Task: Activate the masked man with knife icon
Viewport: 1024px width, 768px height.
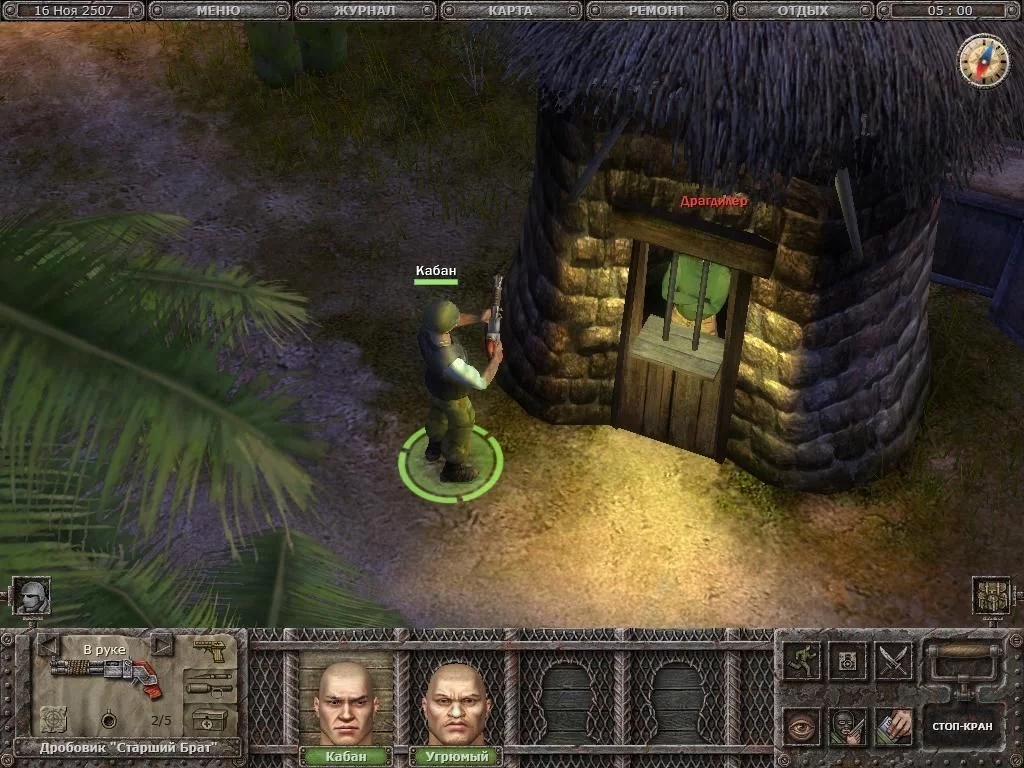Action: (848, 726)
